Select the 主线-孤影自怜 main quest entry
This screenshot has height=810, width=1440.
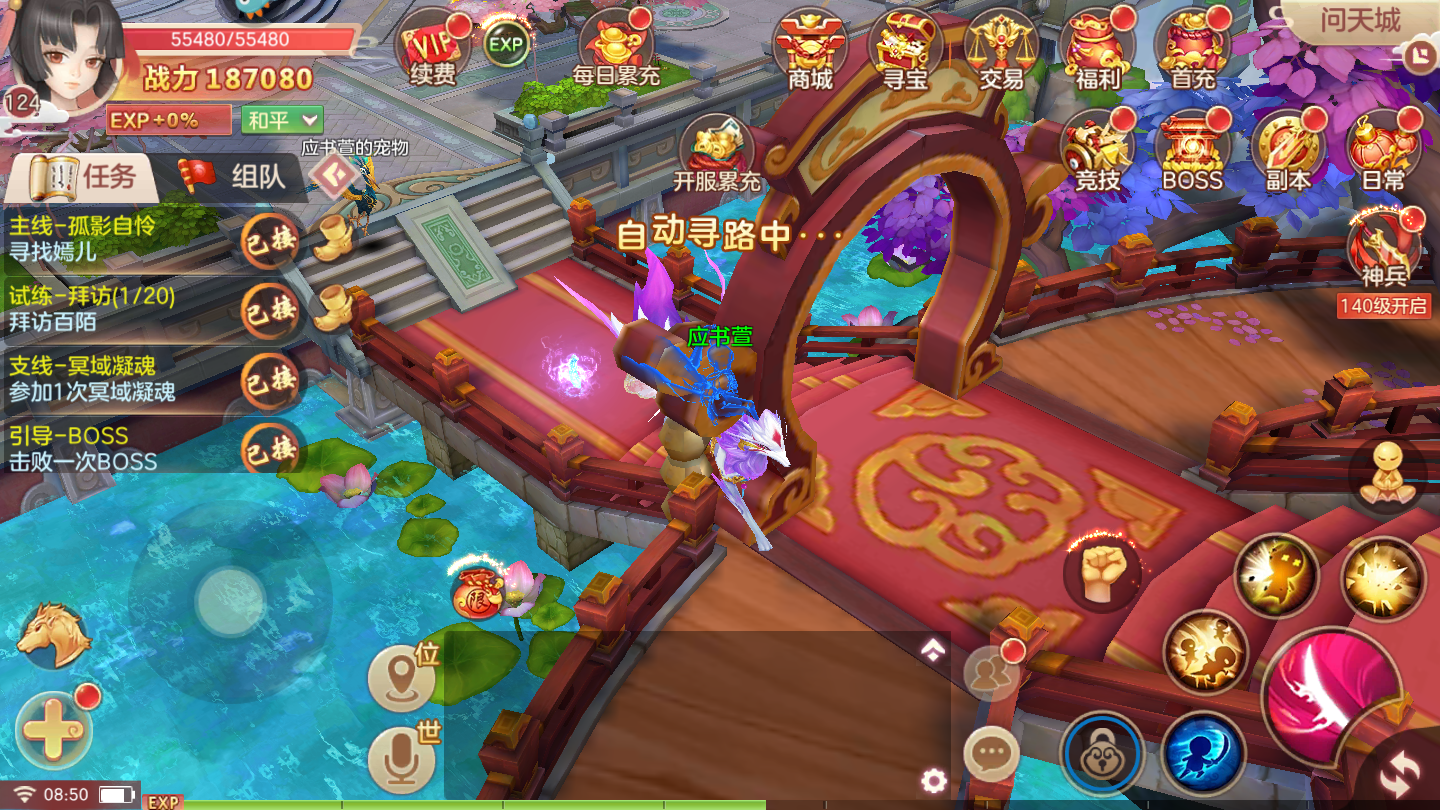(x=120, y=238)
